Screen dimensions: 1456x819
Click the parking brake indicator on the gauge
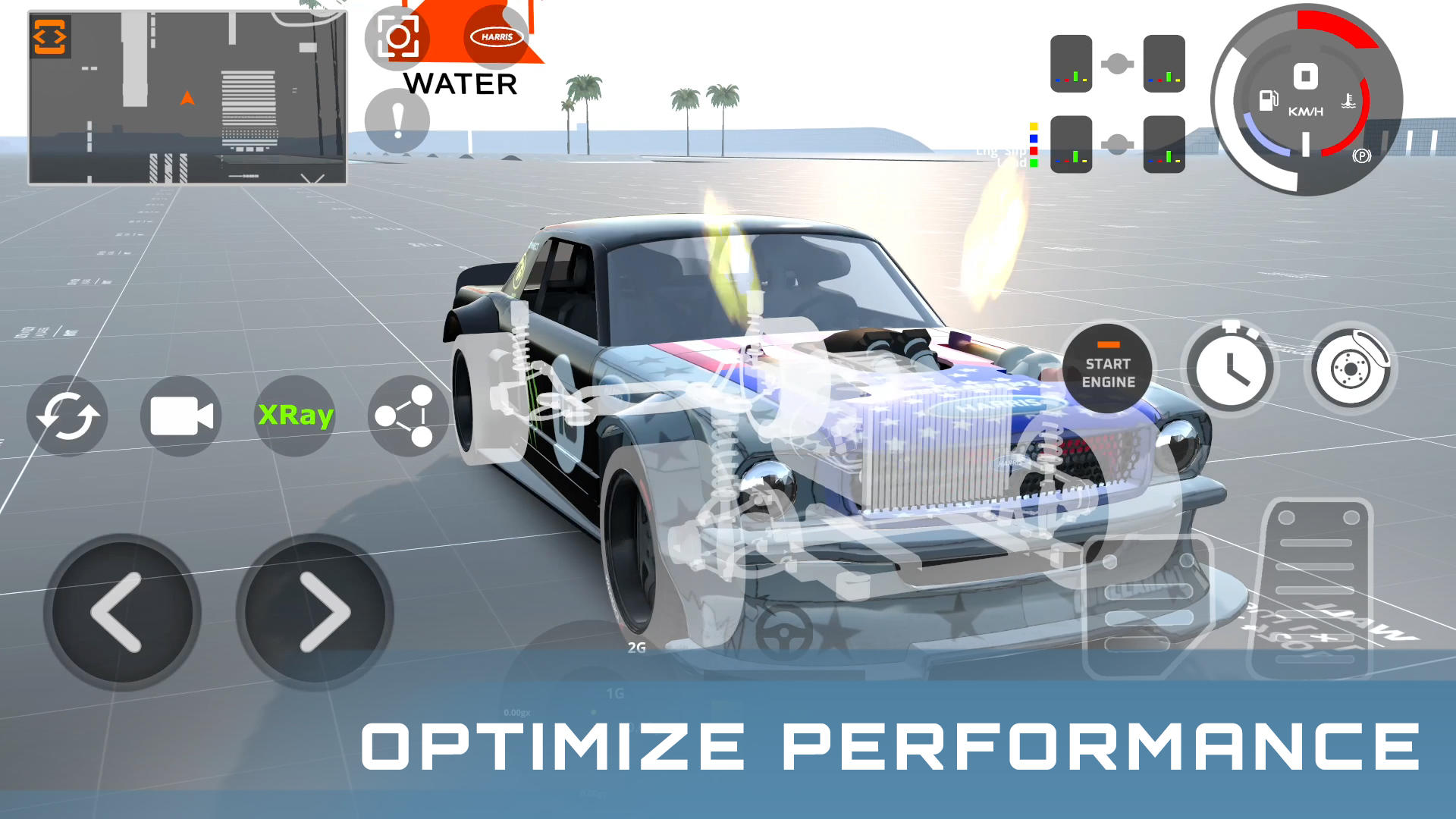[1363, 155]
